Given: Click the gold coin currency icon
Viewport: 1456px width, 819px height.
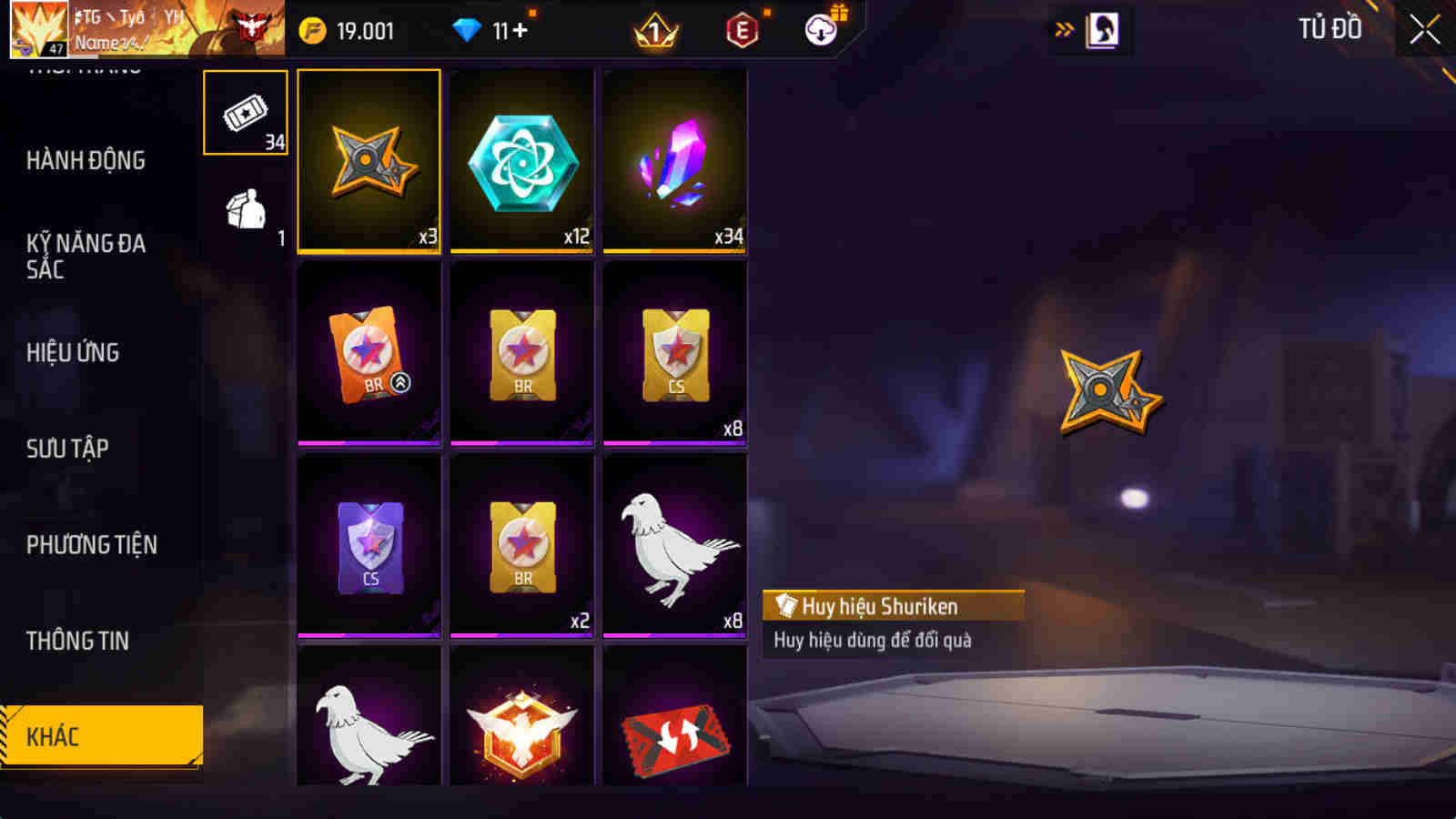Looking at the screenshot, I should click(x=312, y=29).
